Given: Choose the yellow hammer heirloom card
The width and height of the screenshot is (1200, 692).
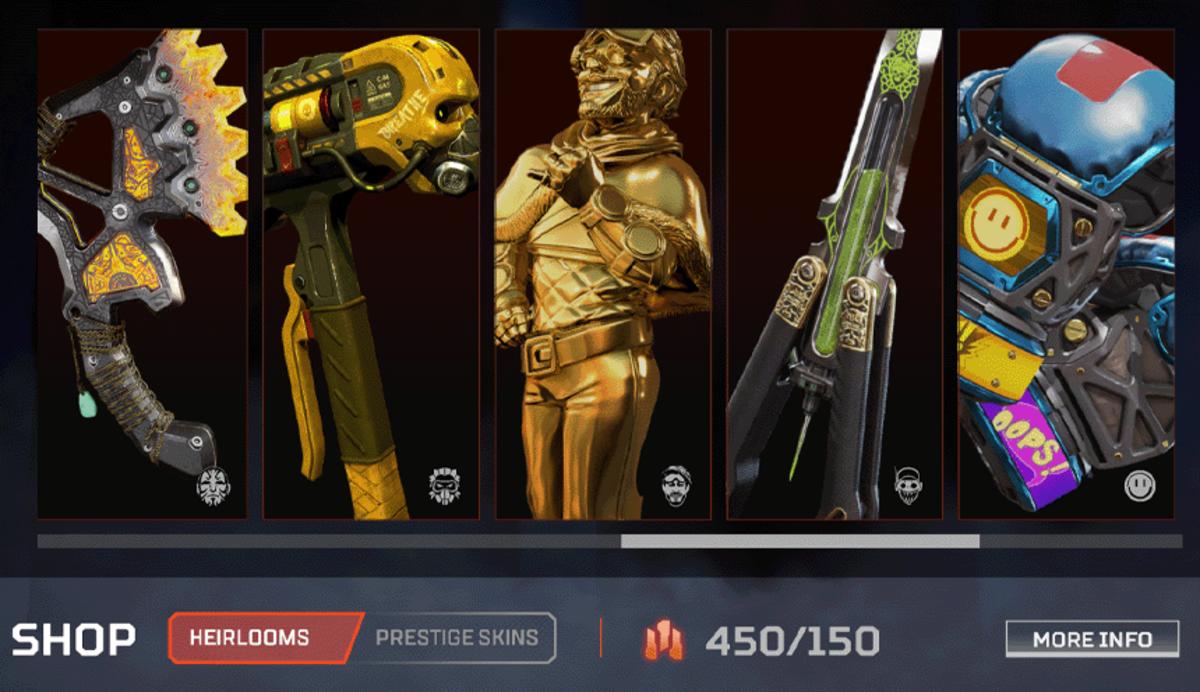Looking at the screenshot, I should coord(371,274).
